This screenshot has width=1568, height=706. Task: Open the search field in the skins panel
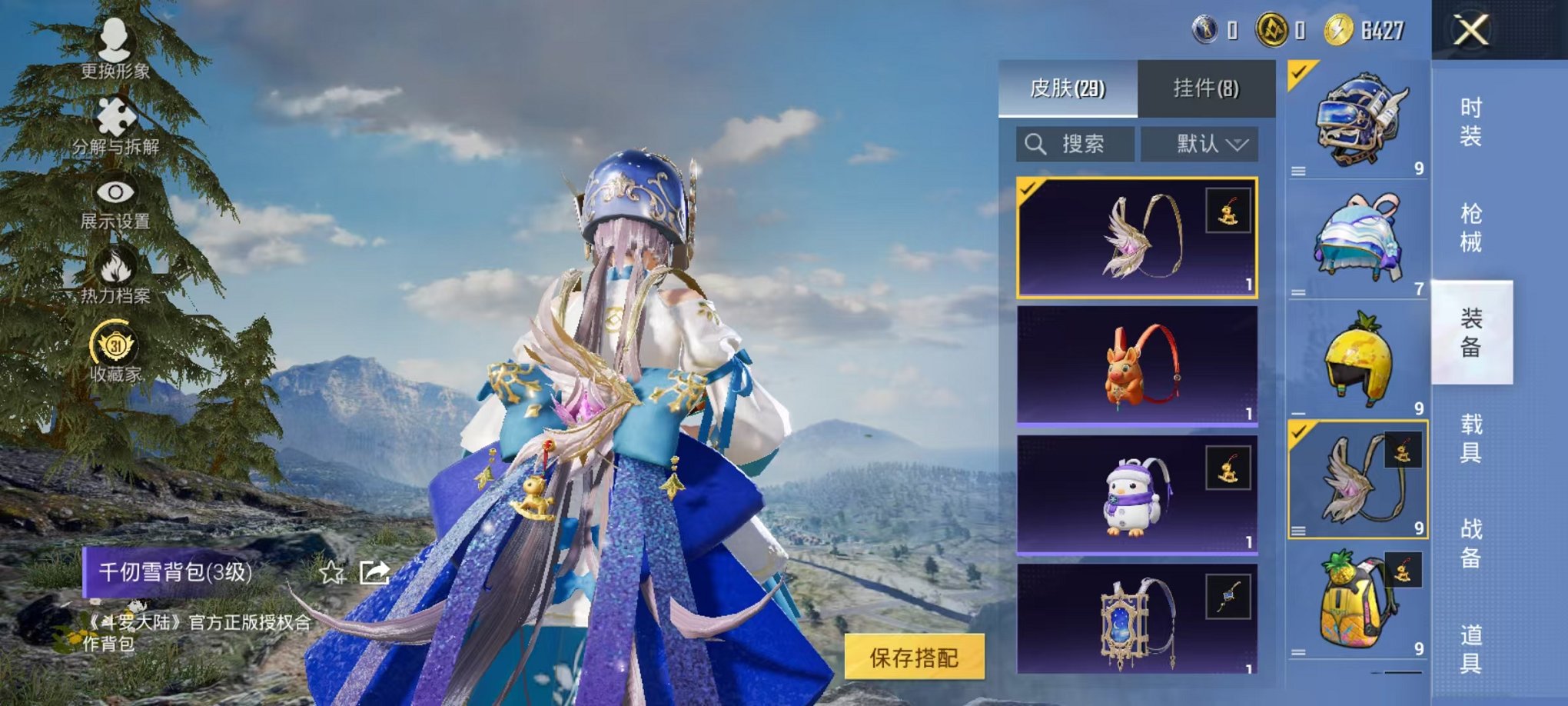coord(1076,143)
